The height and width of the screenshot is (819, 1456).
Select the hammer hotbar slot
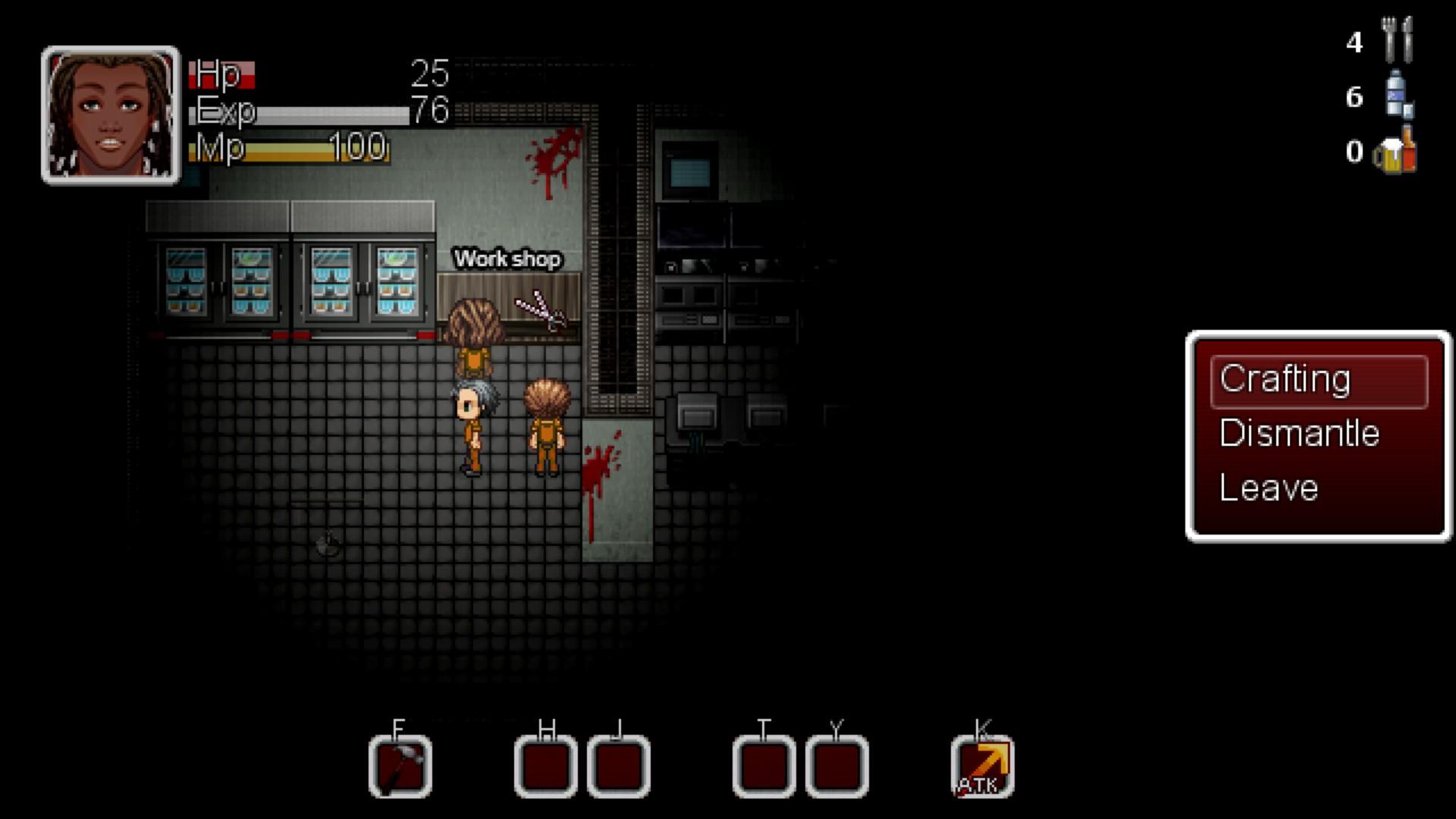(x=400, y=767)
